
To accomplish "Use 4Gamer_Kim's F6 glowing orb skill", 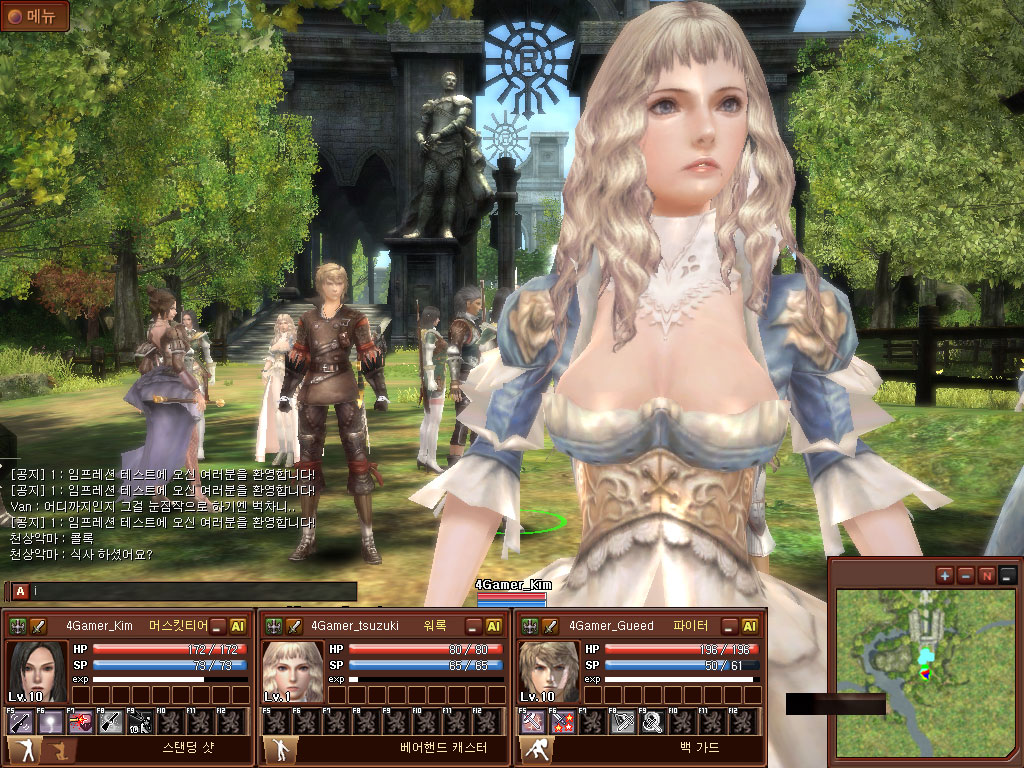I will coord(50,721).
